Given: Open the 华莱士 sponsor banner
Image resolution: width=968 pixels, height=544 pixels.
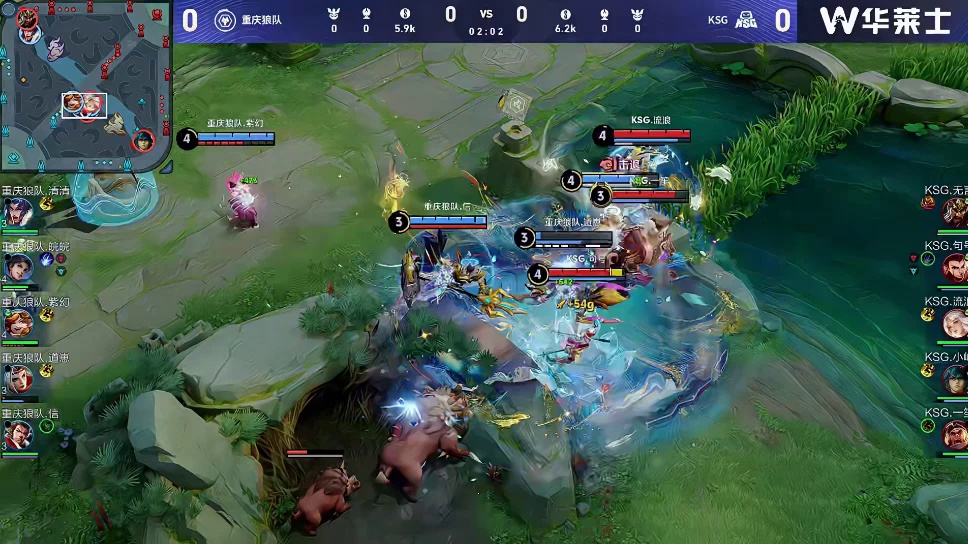Looking at the screenshot, I should 884,20.
